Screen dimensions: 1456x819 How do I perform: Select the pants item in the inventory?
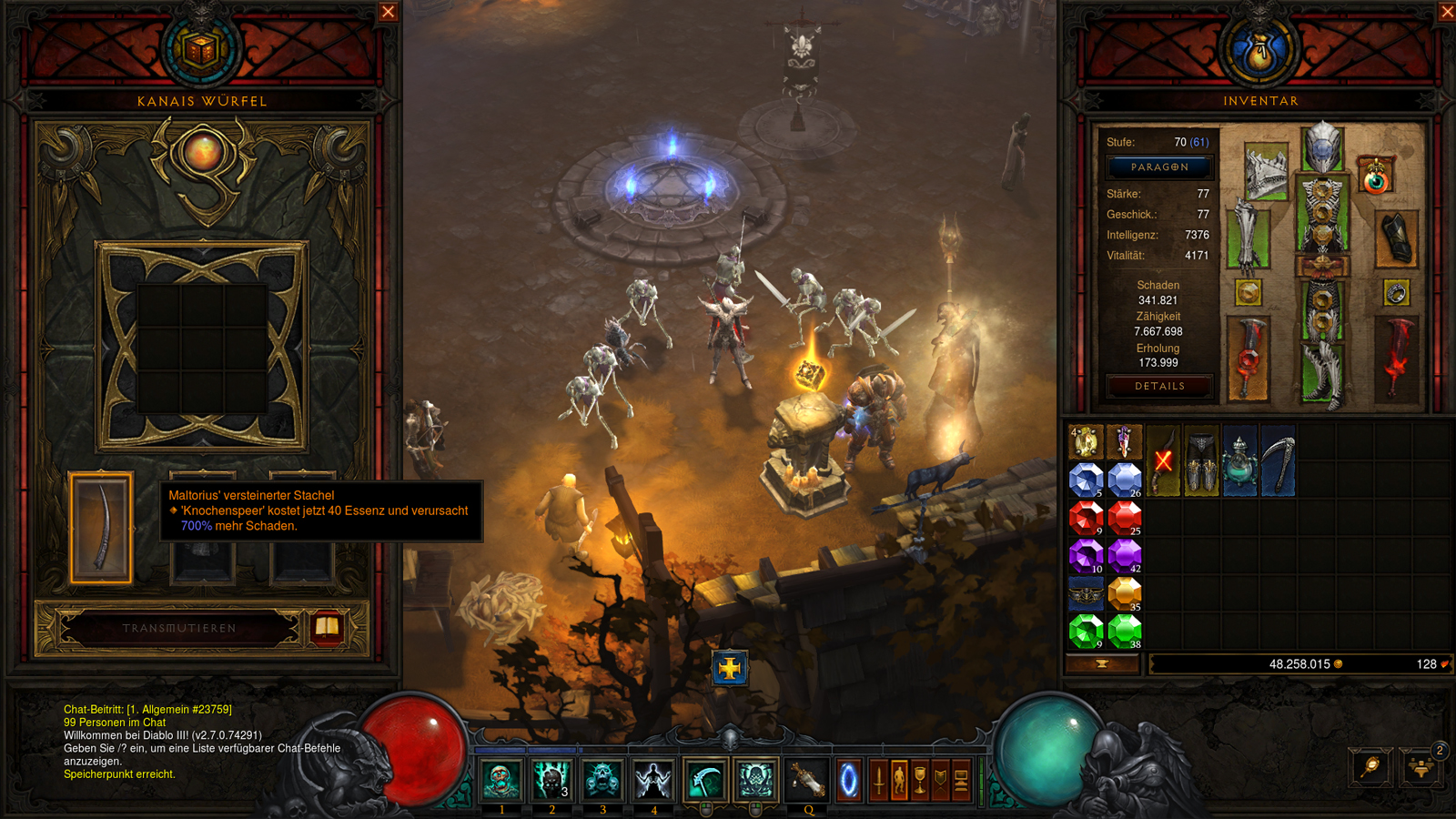pos(1201,461)
